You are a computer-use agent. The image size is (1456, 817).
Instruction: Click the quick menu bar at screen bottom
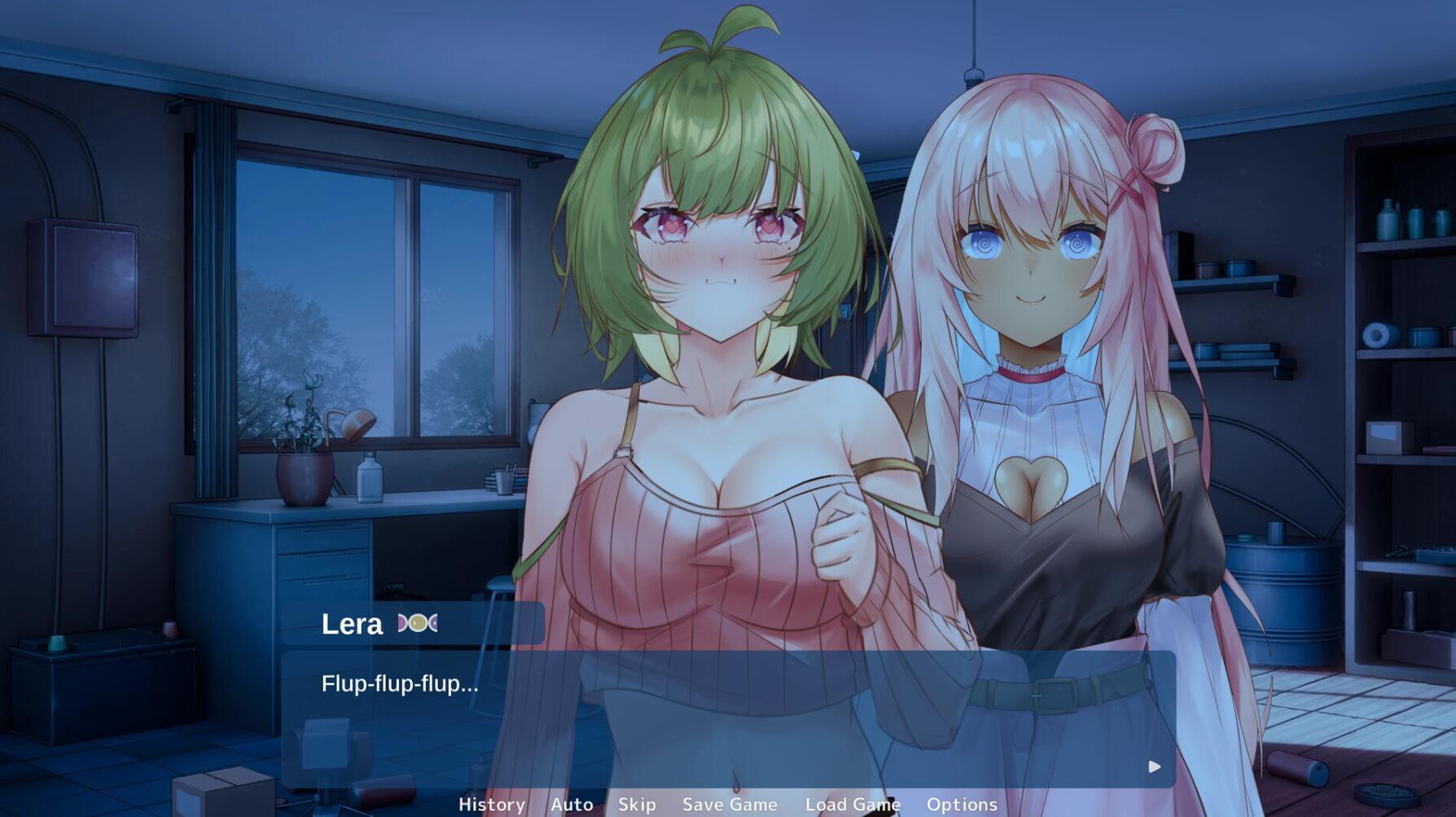click(728, 804)
